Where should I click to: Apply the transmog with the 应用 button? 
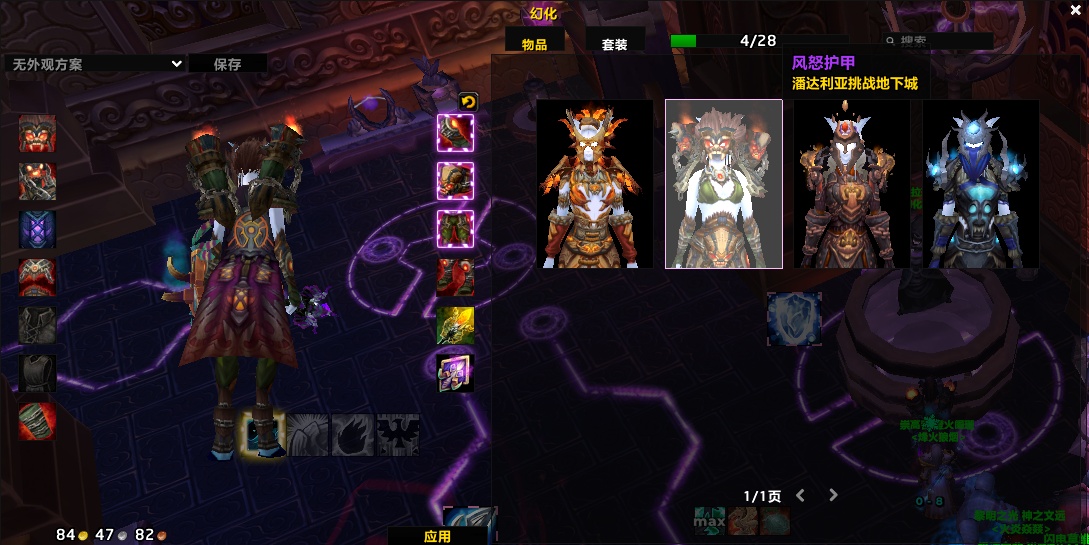click(437, 536)
